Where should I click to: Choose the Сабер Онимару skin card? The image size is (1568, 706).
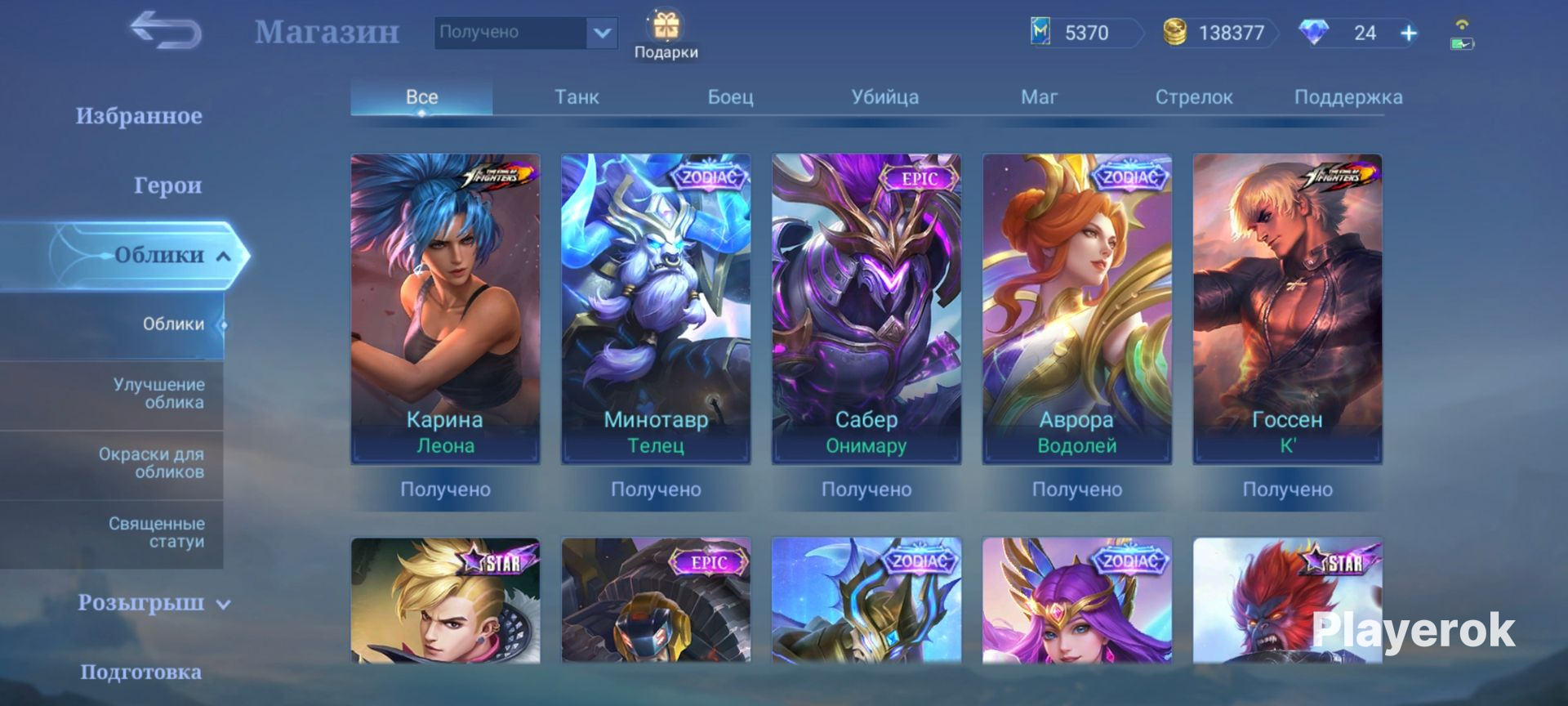tap(866, 309)
